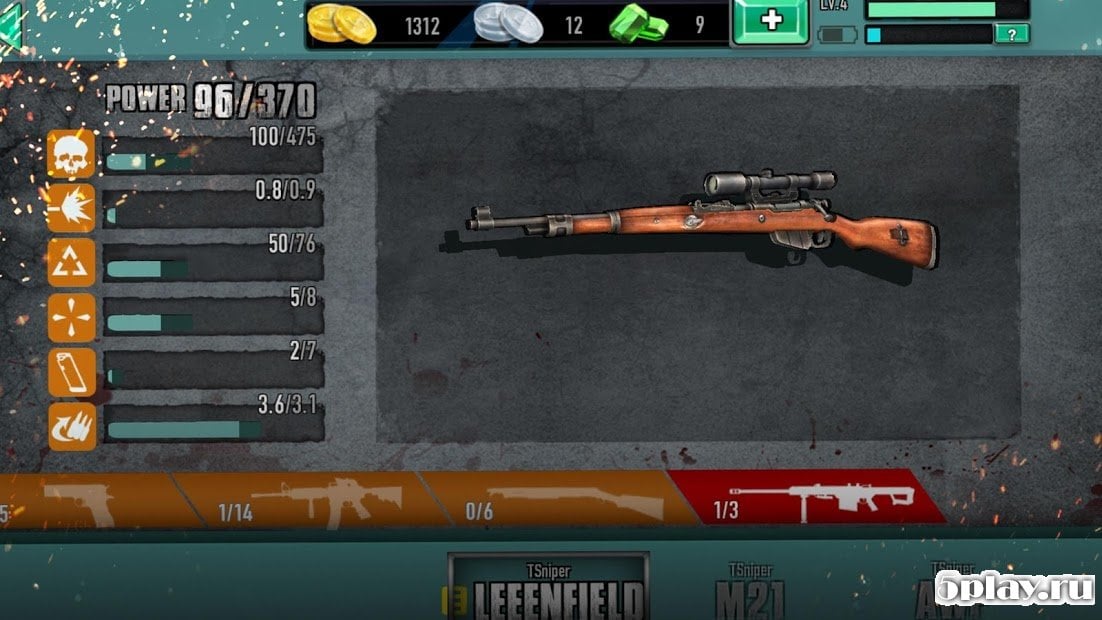This screenshot has width=1102, height=620.
Task: Click the magazine capacity stat icon
Action: (x=72, y=372)
